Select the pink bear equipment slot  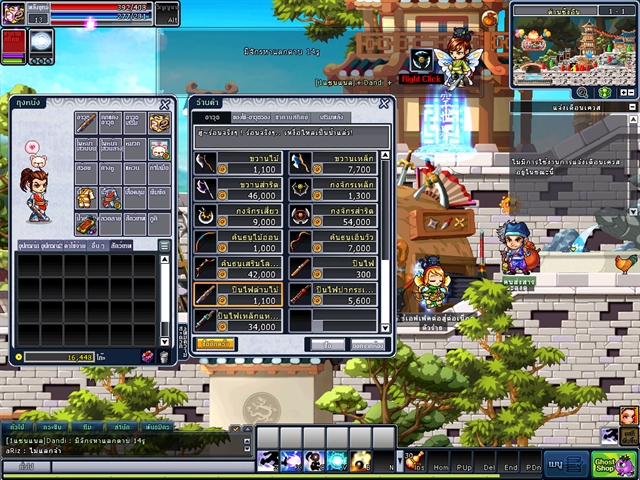159,149
